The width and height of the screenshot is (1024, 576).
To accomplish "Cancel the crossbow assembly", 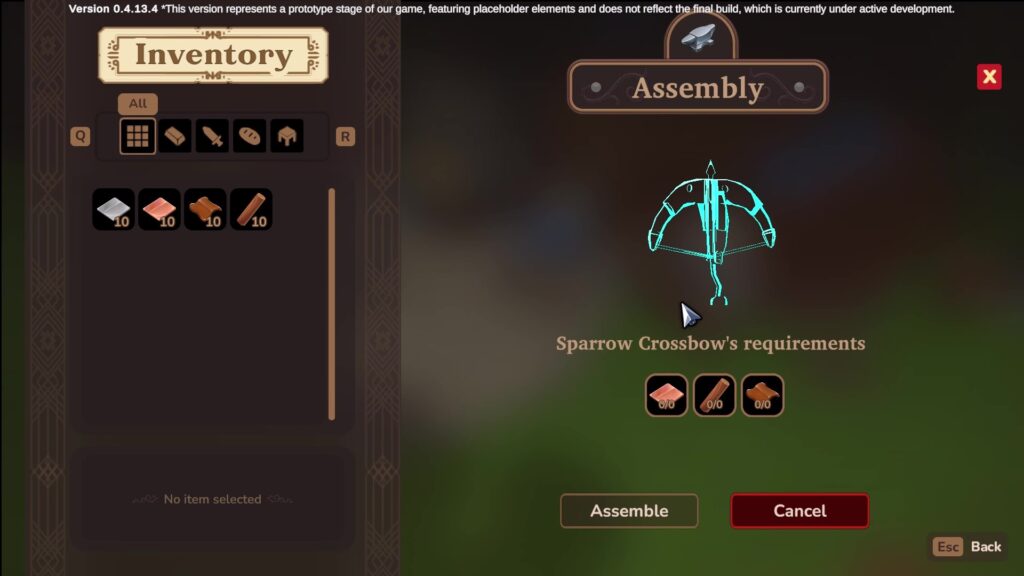I will [799, 511].
